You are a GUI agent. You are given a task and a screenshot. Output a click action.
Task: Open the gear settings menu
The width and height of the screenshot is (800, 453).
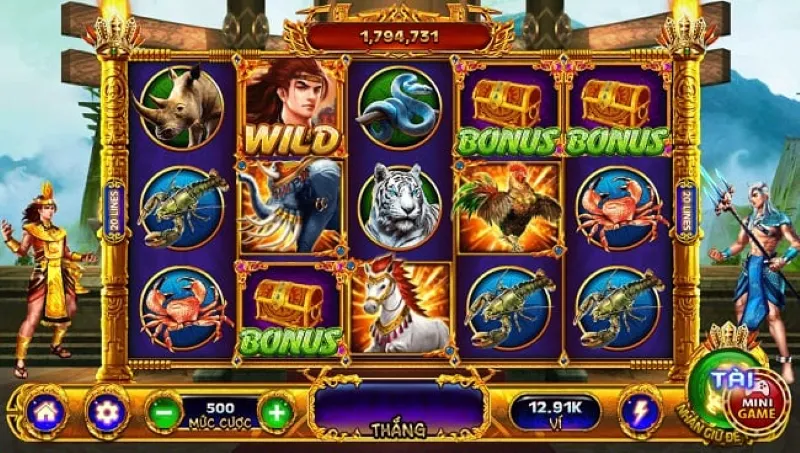106,411
